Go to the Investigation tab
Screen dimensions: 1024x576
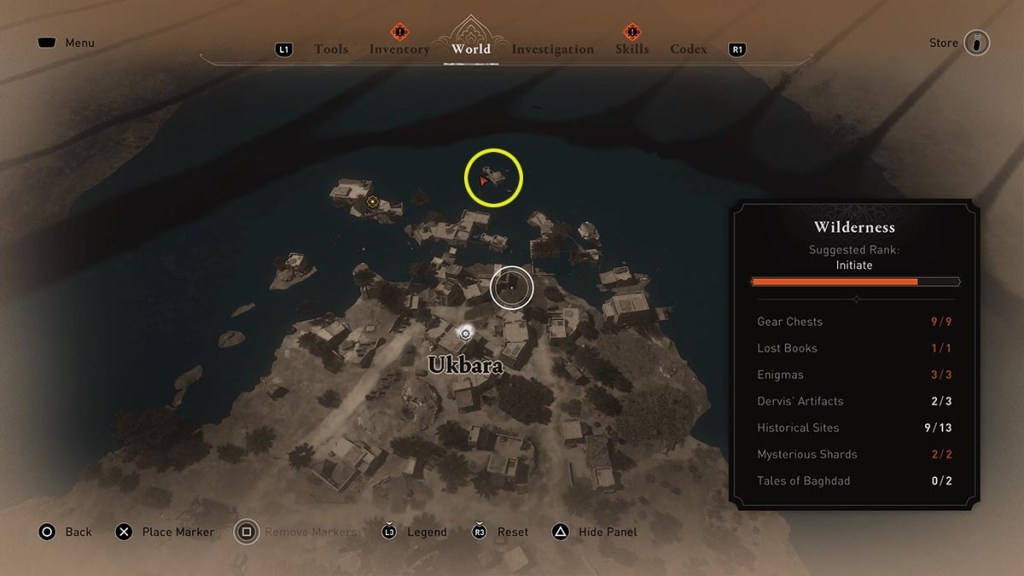(x=552, y=49)
